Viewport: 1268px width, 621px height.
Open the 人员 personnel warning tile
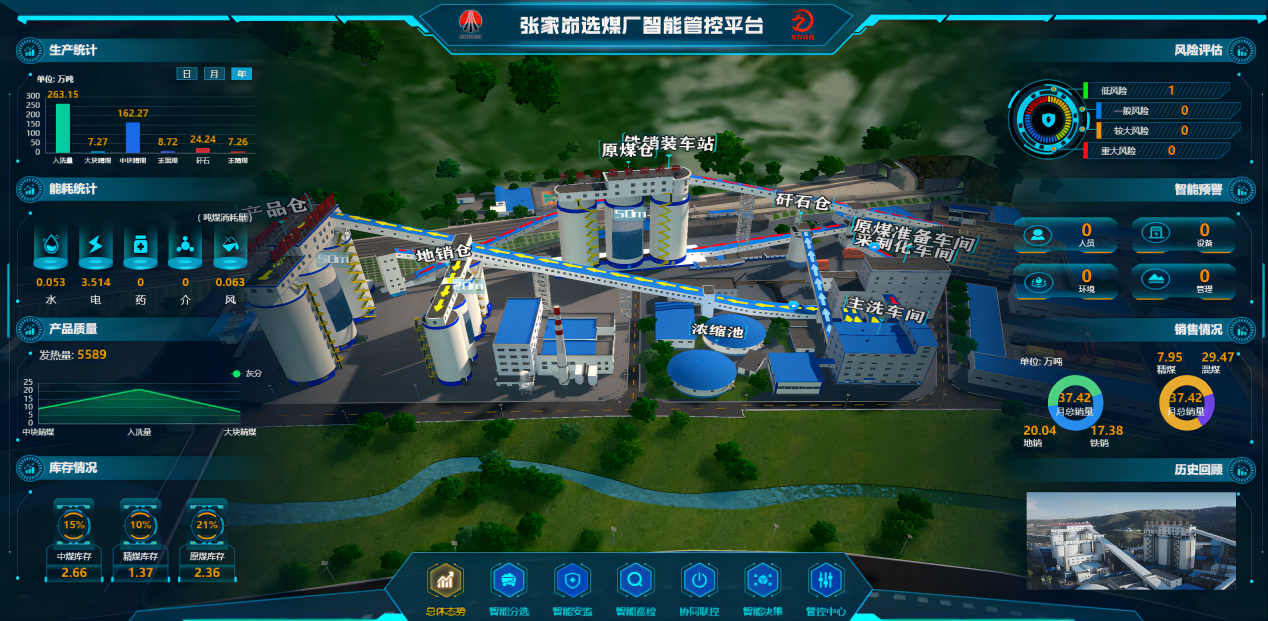click(1066, 235)
